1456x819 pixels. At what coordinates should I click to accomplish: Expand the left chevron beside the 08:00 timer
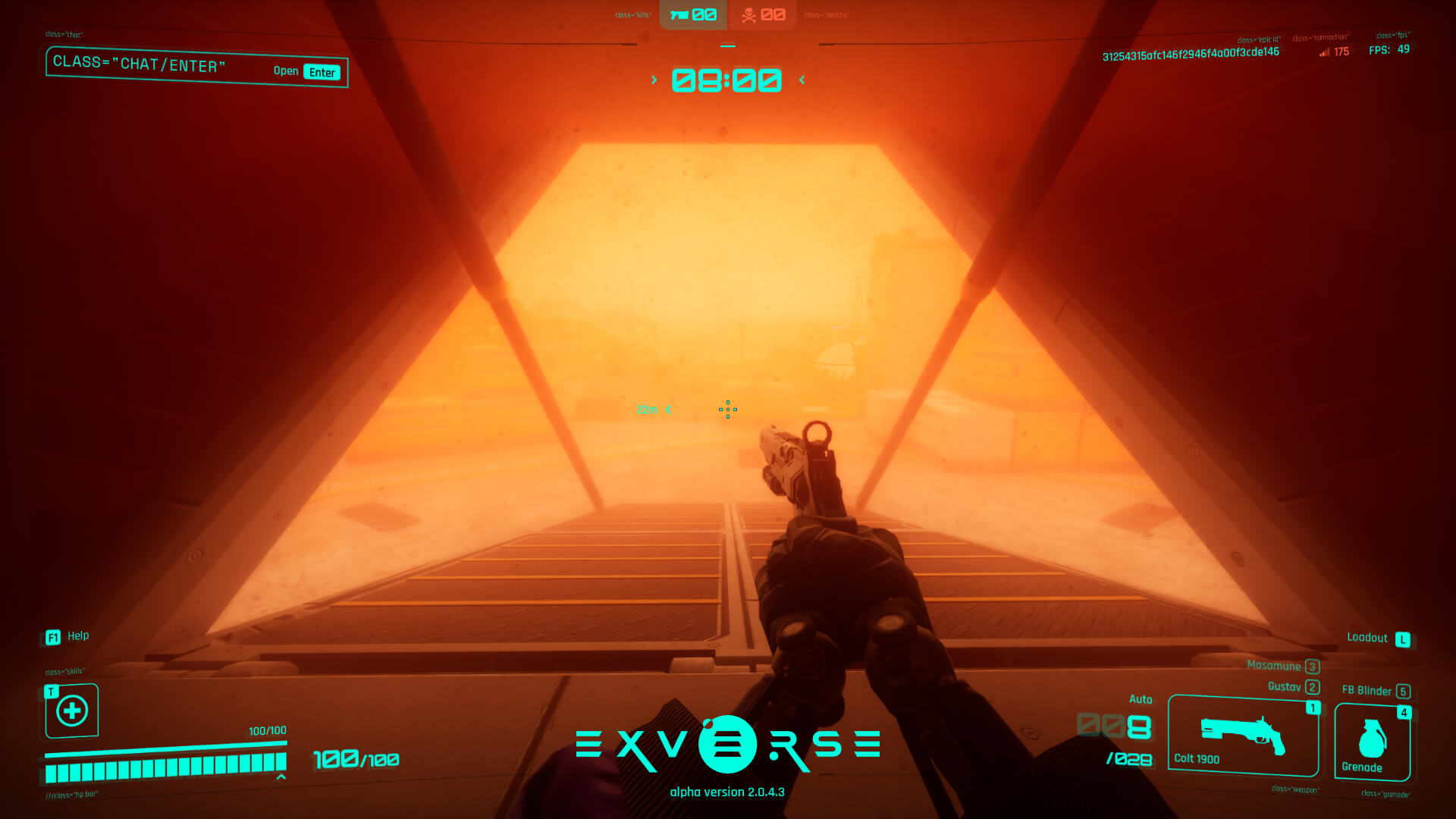[653, 79]
